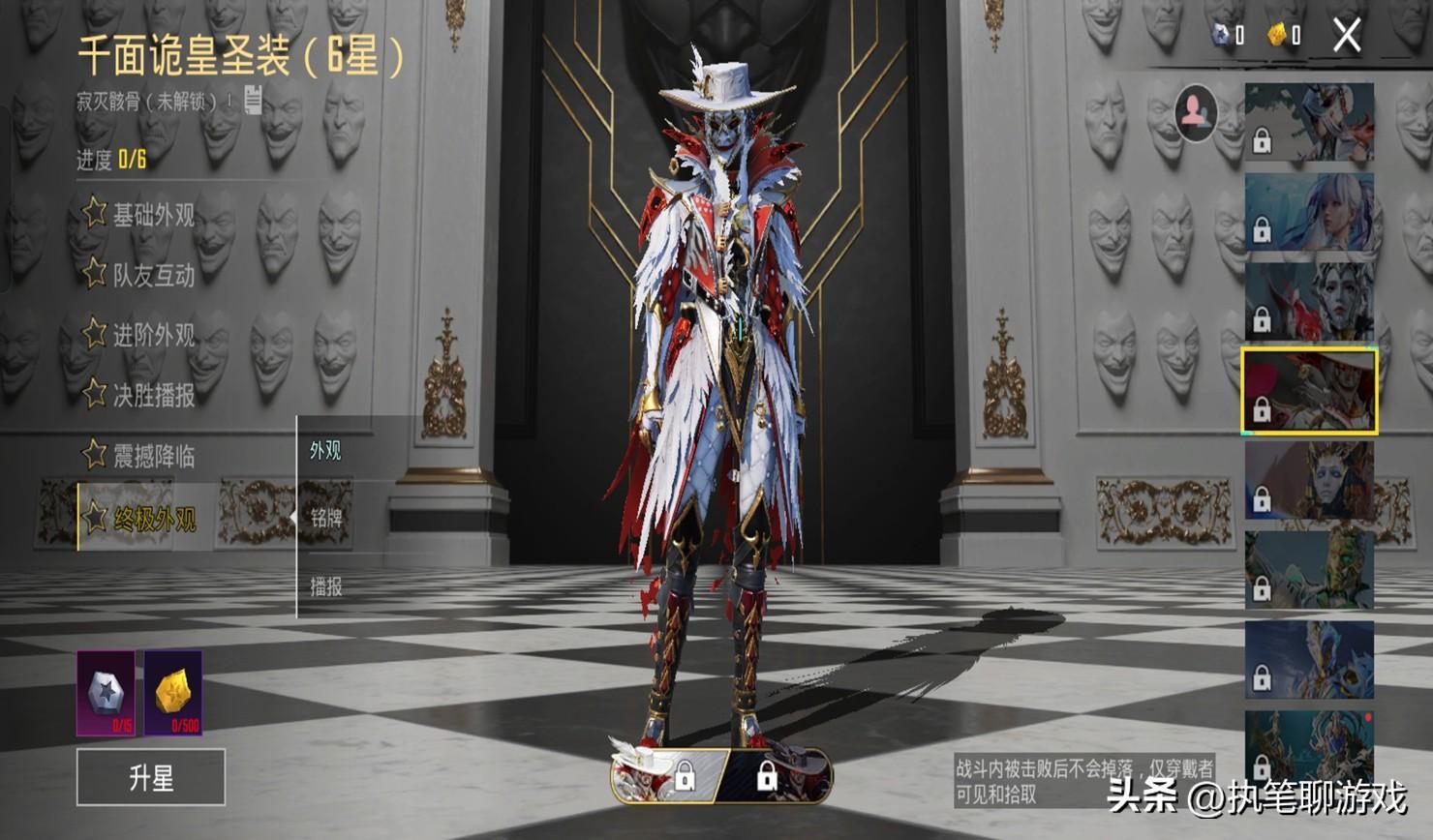Choose the dark locked style variant

click(x=775, y=774)
